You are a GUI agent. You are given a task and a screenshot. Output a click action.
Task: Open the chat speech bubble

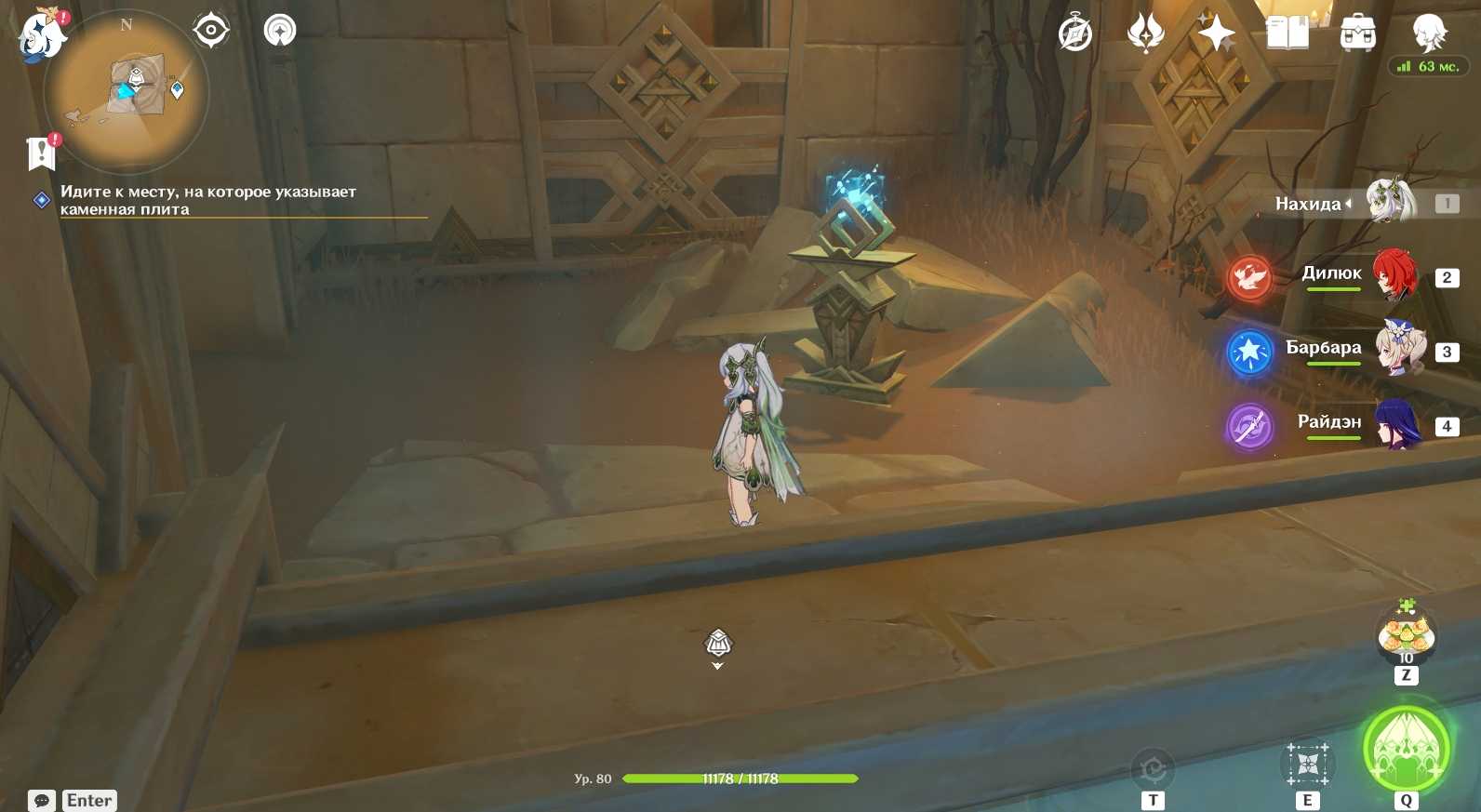pyautogui.click(x=42, y=800)
